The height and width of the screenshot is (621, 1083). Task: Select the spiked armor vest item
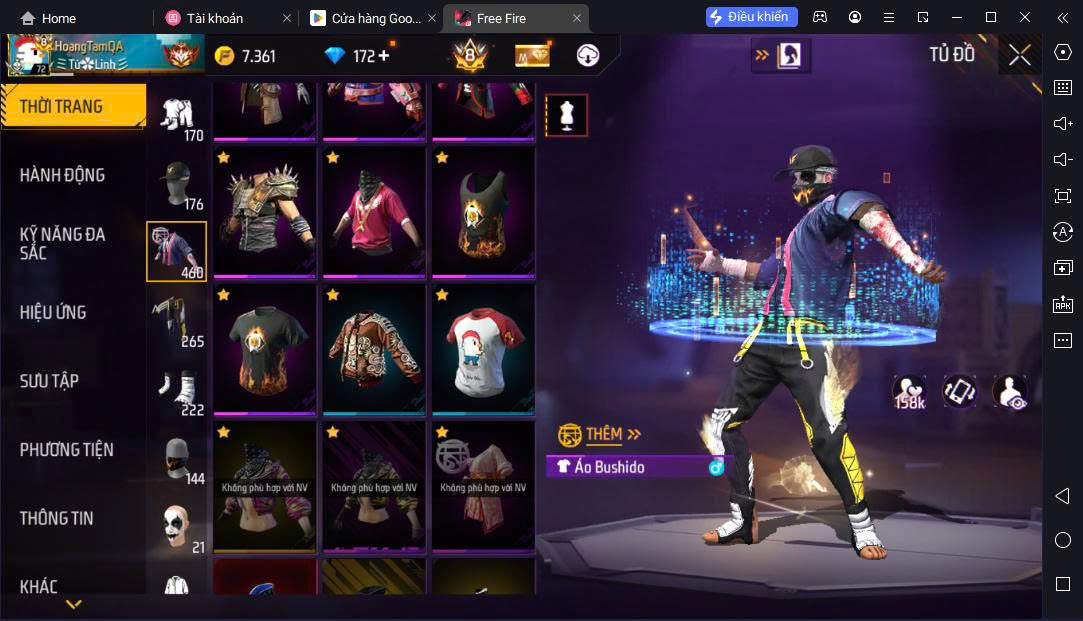coord(265,214)
